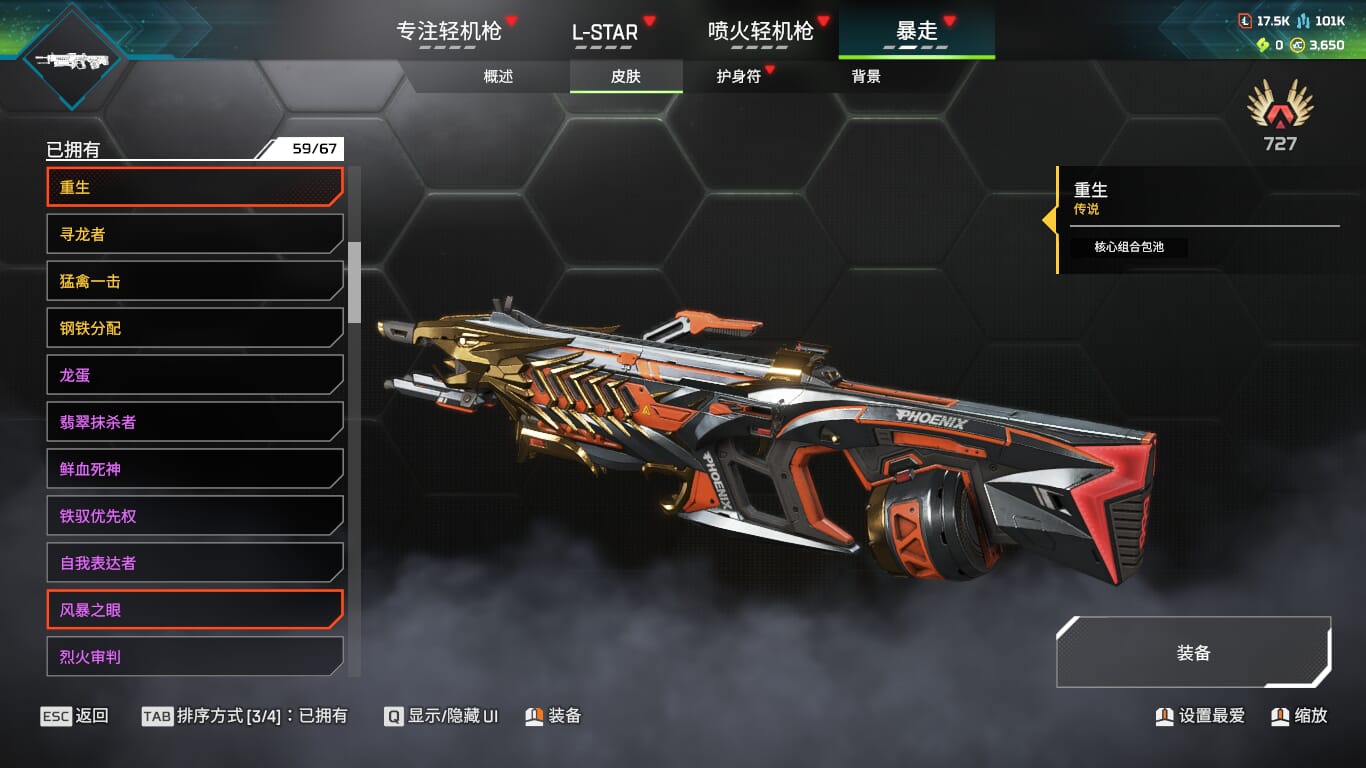Choose the 风暴之眼 skin
1366x768 pixels.
[x=195, y=610]
